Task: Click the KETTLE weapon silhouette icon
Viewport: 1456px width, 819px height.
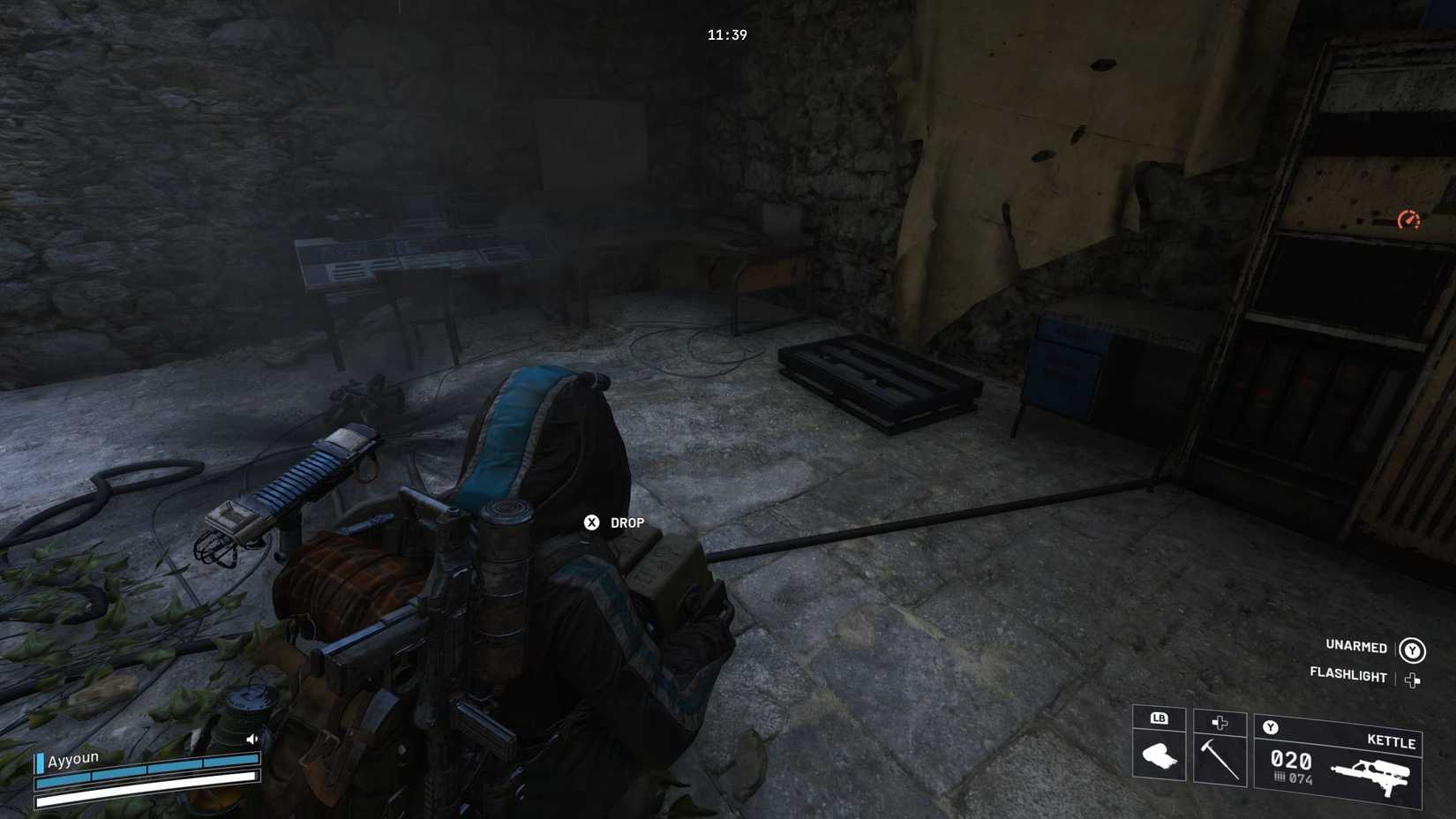Action: pos(1371,770)
